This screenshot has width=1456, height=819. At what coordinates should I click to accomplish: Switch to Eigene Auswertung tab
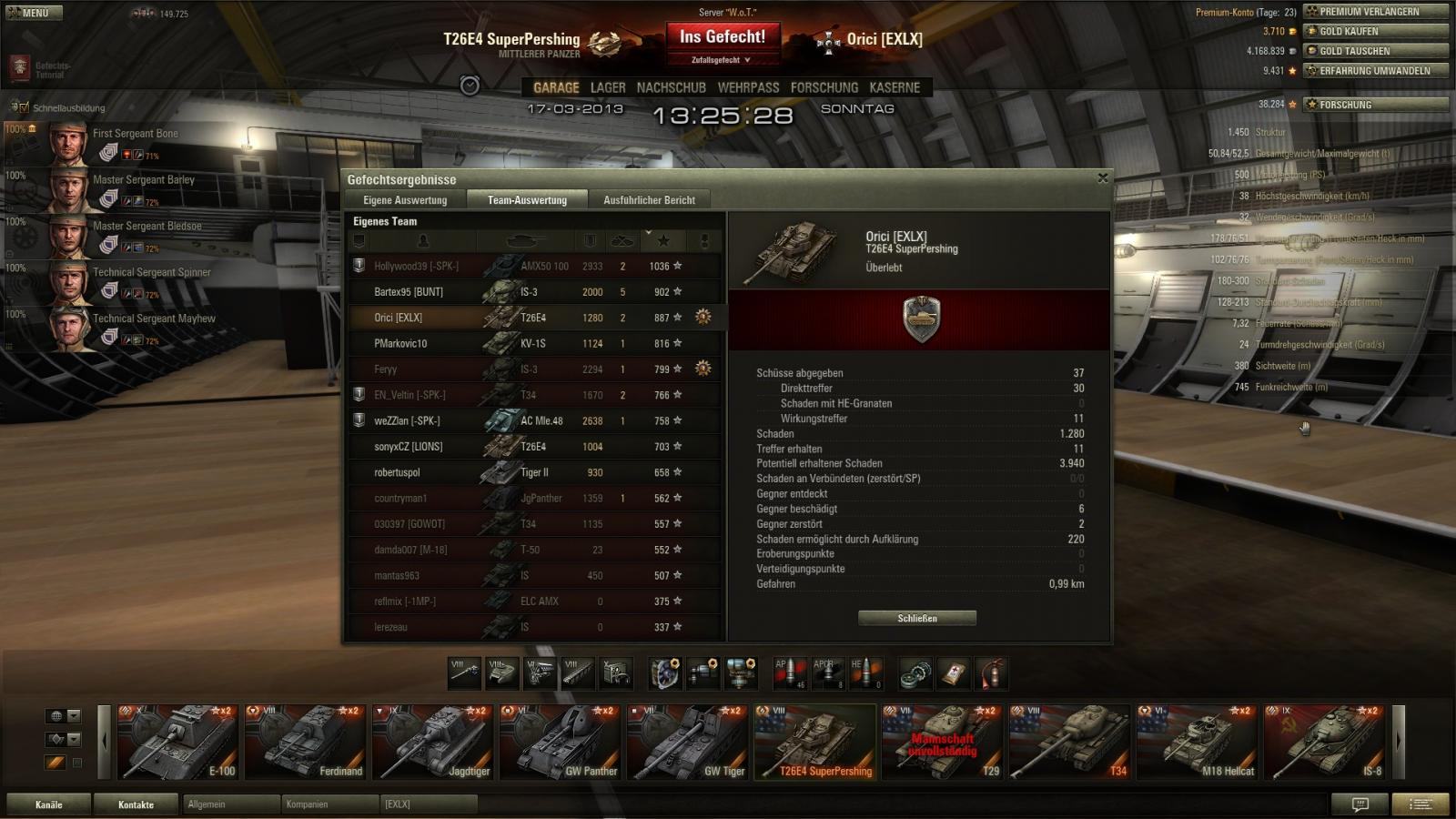(x=405, y=200)
